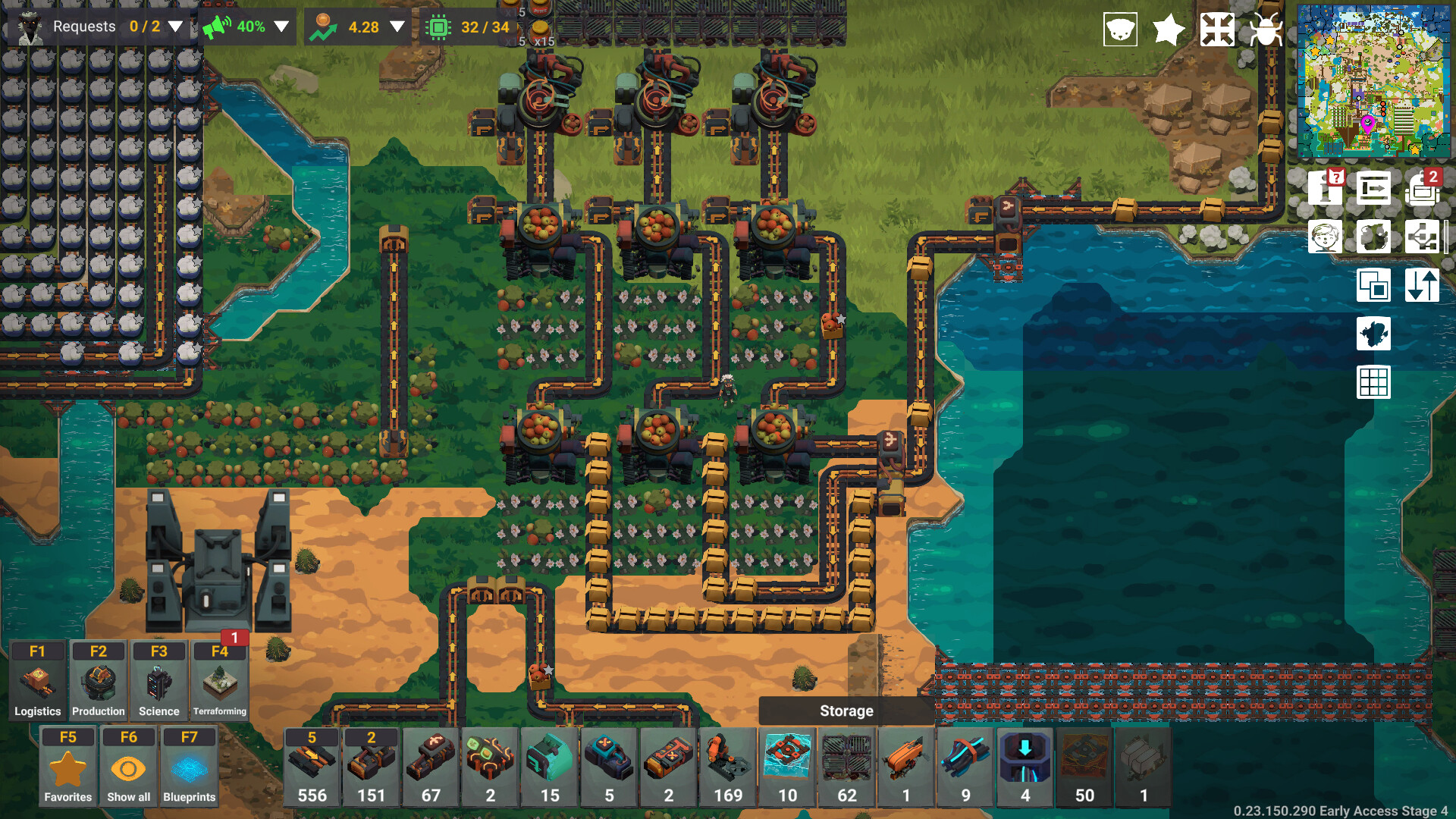Open the Blueprints F7 panel
1456x819 pixels.
click(x=190, y=764)
